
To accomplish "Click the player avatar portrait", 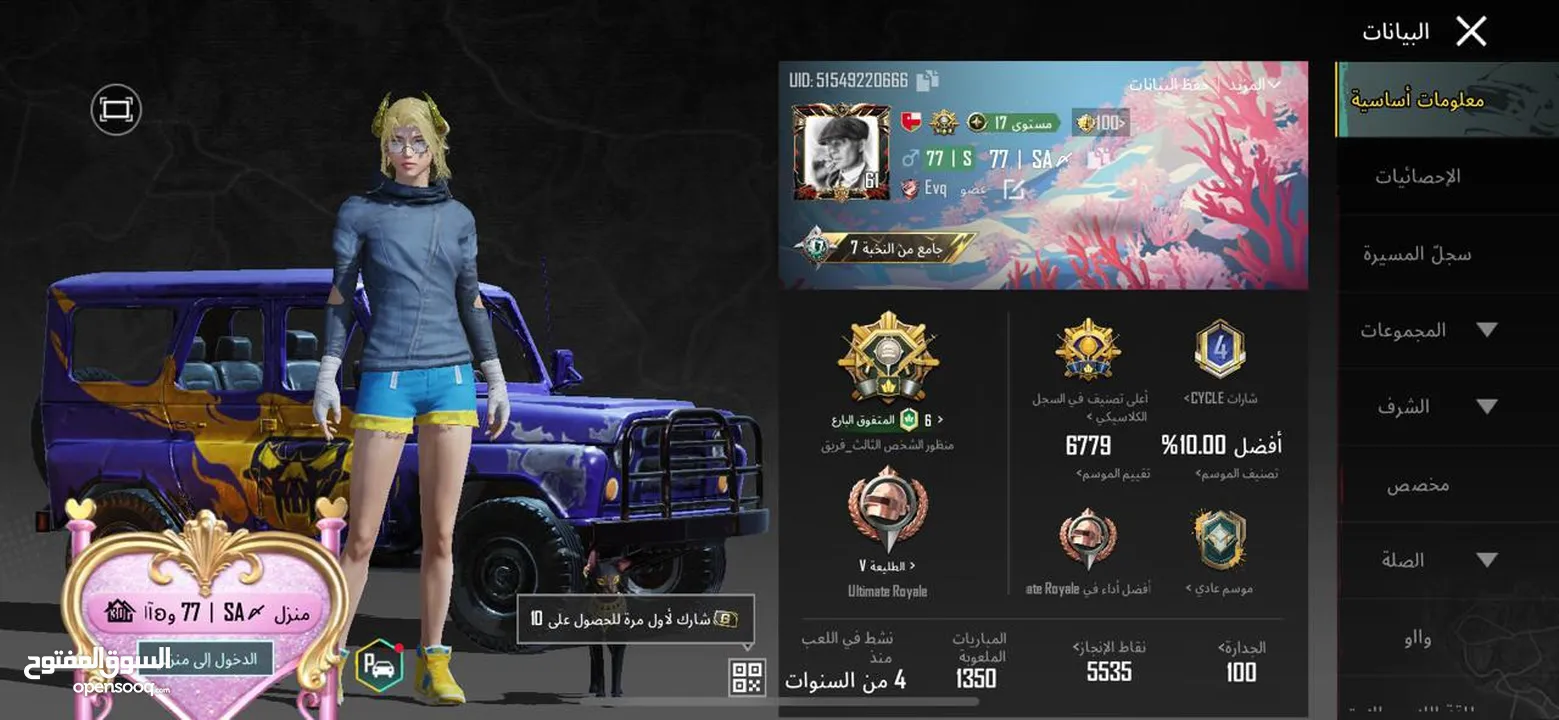I will 840,151.
